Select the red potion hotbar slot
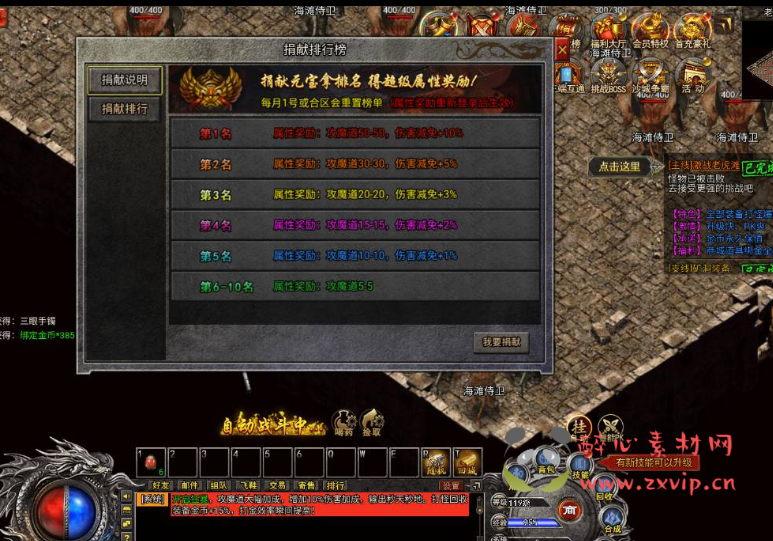The height and width of the screenshot is (541, 773). pyautogui.click(x=151, y=461)
